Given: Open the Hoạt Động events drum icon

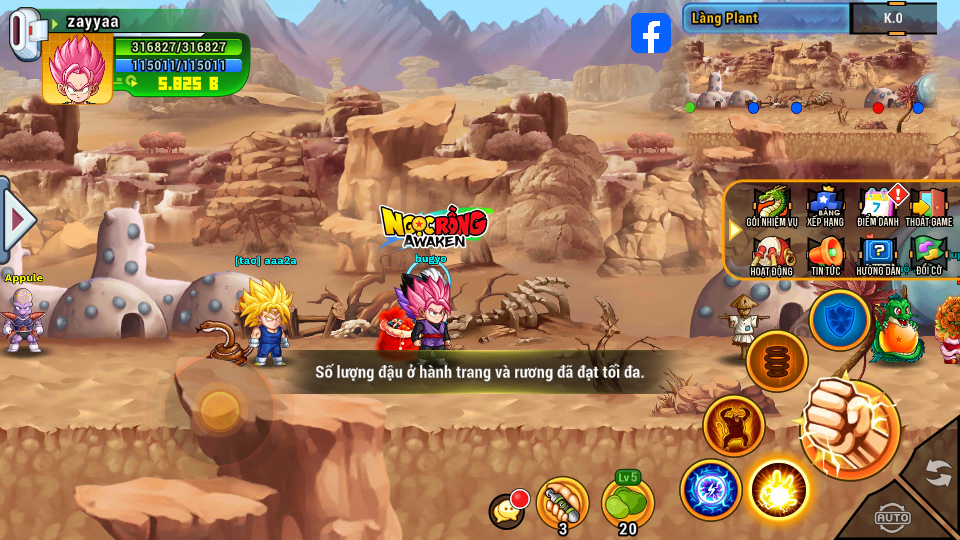Looking at the screenshot, I should click(x=771, y=253).
